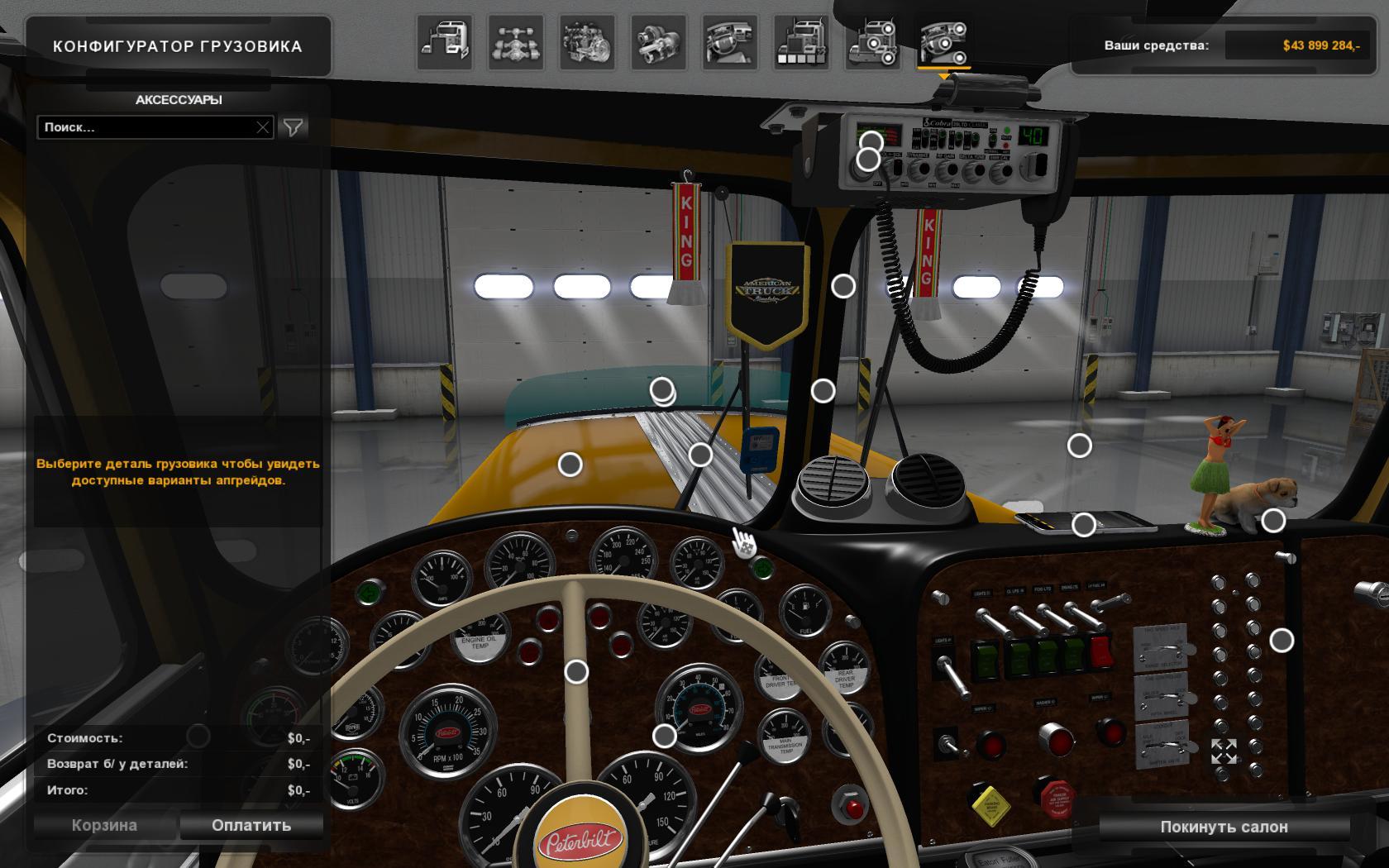Open the Корзина cart

click(104, 825)
